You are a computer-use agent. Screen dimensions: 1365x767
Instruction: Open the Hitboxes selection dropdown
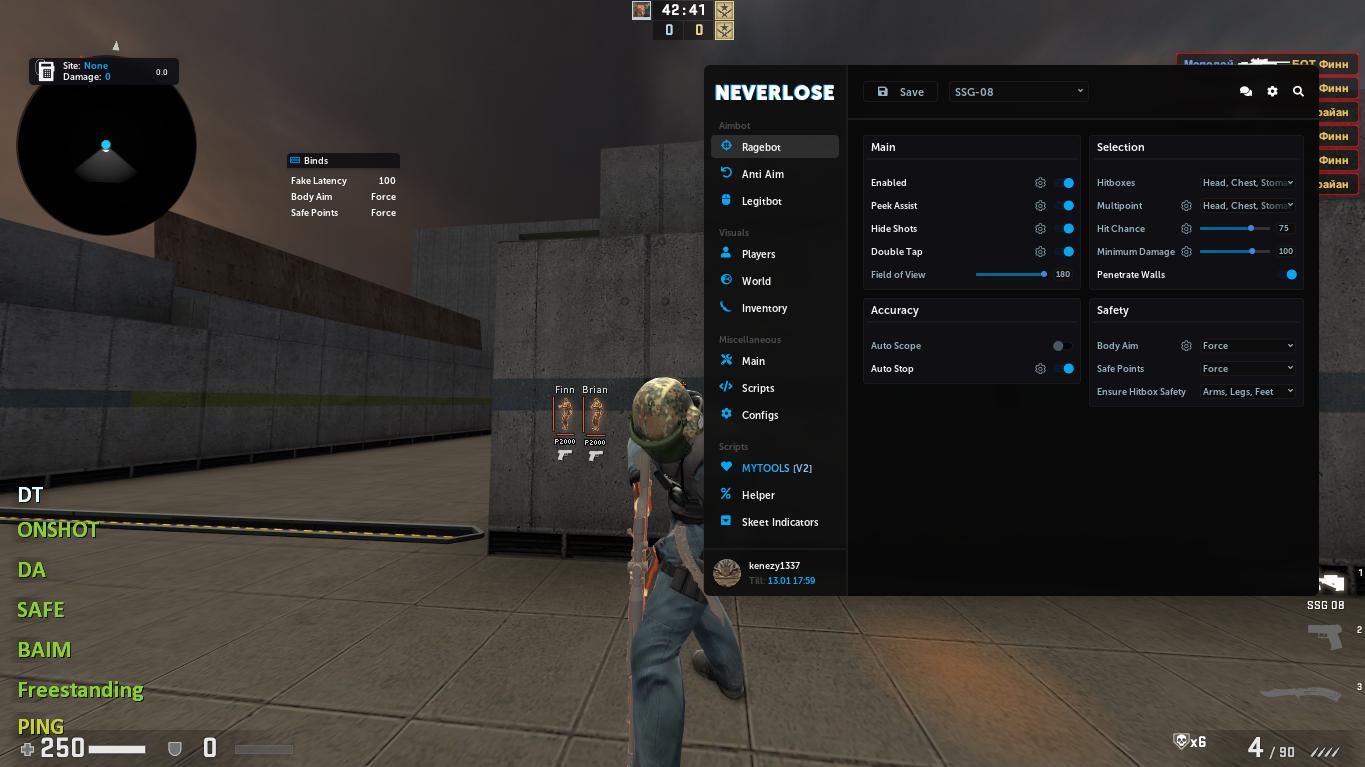(1248, 182)
